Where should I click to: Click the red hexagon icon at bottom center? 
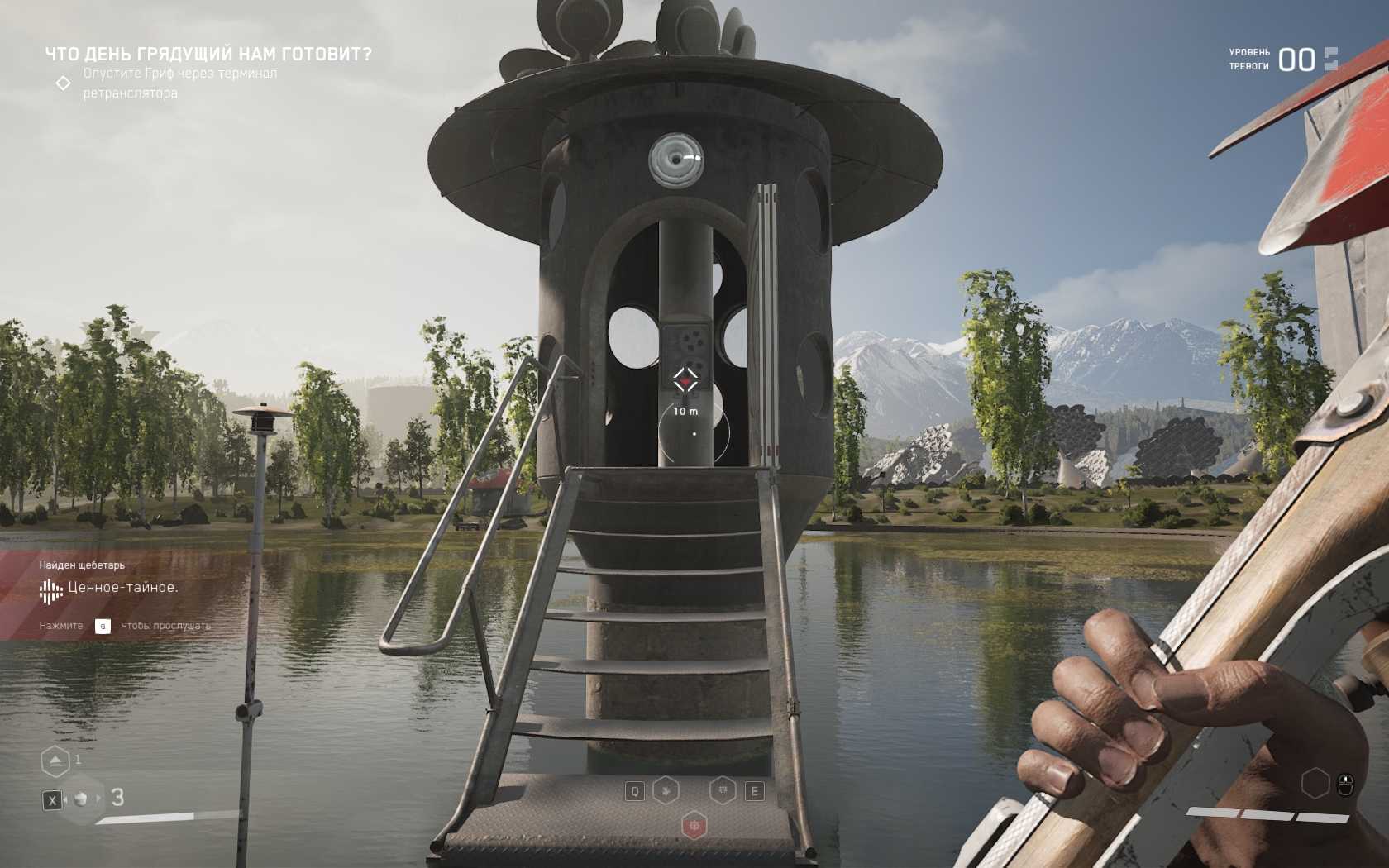tap(694, 825)
